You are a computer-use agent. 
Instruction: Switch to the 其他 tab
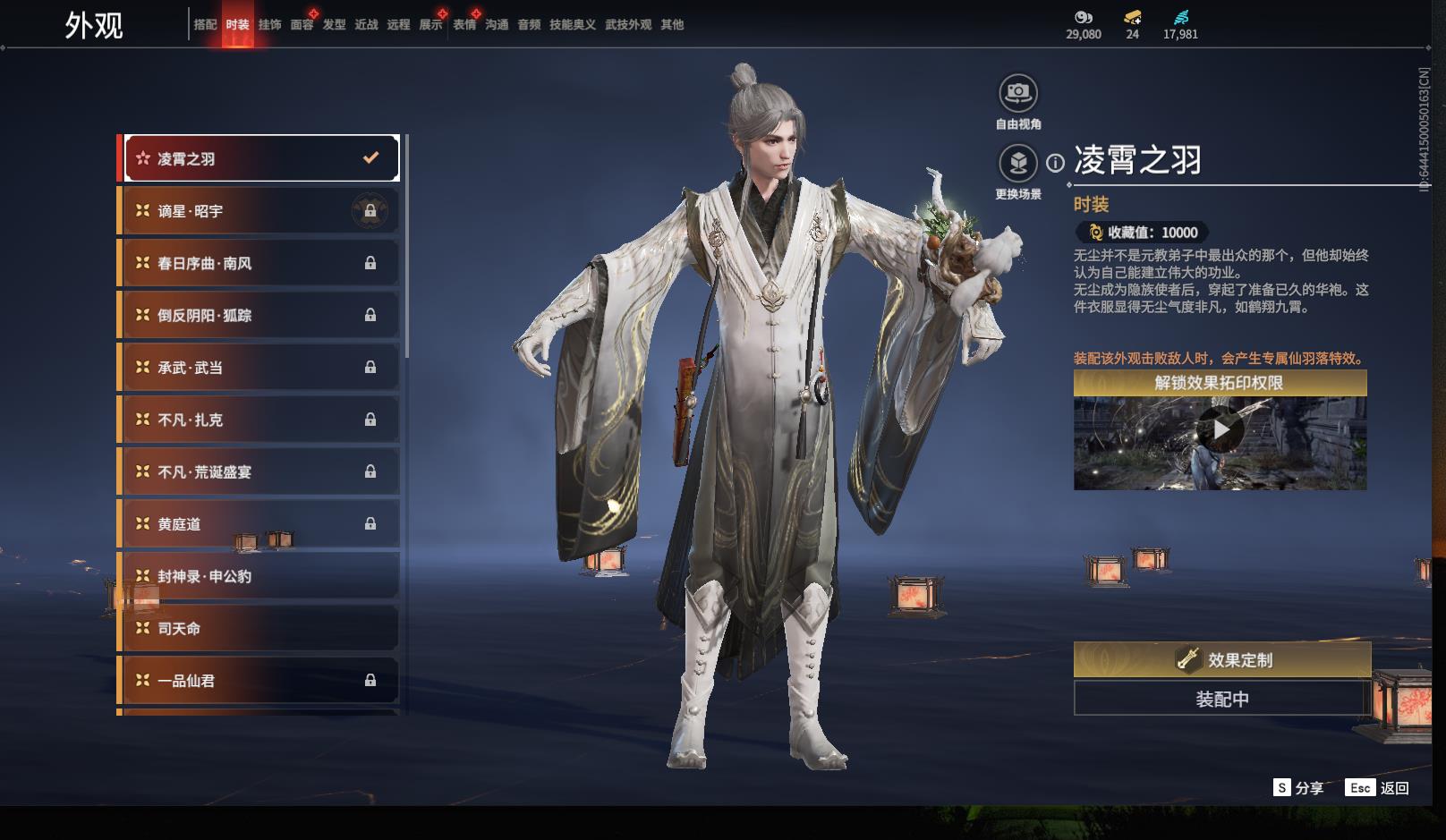pyautogui.click(x=672, y=25)
